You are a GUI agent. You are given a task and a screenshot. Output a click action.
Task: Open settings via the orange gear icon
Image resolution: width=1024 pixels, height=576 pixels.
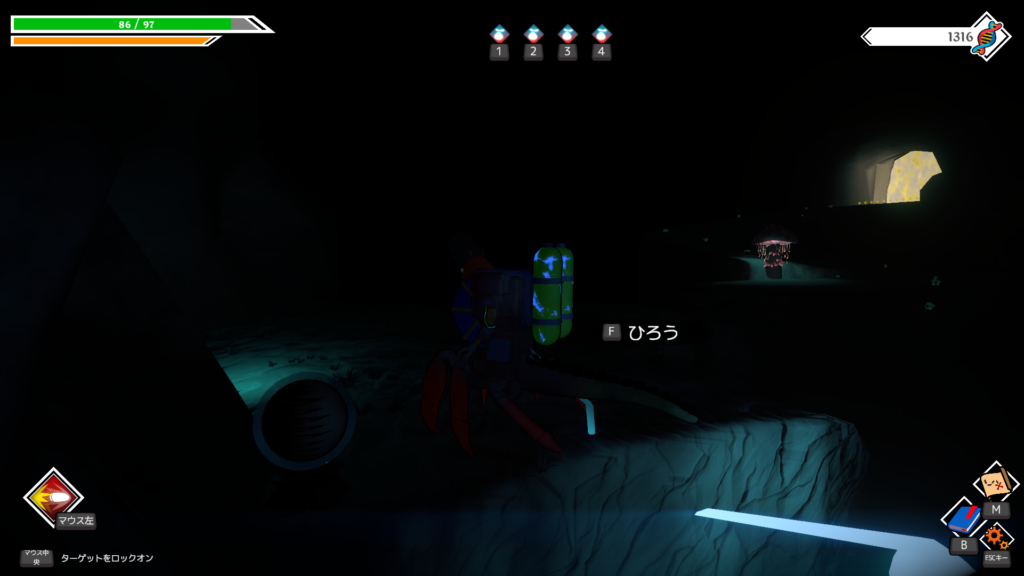tap(995, 538)
